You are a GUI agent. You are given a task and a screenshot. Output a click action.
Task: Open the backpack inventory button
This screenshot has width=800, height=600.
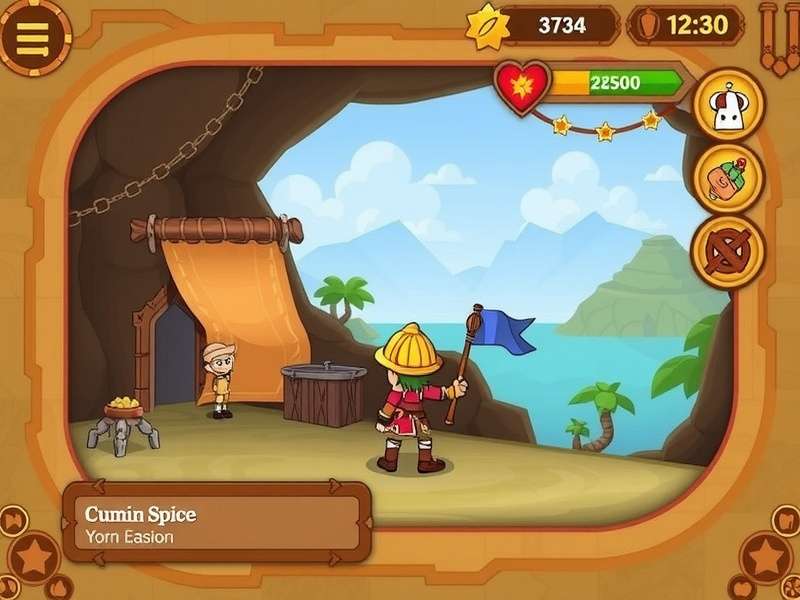coord(727,178)
